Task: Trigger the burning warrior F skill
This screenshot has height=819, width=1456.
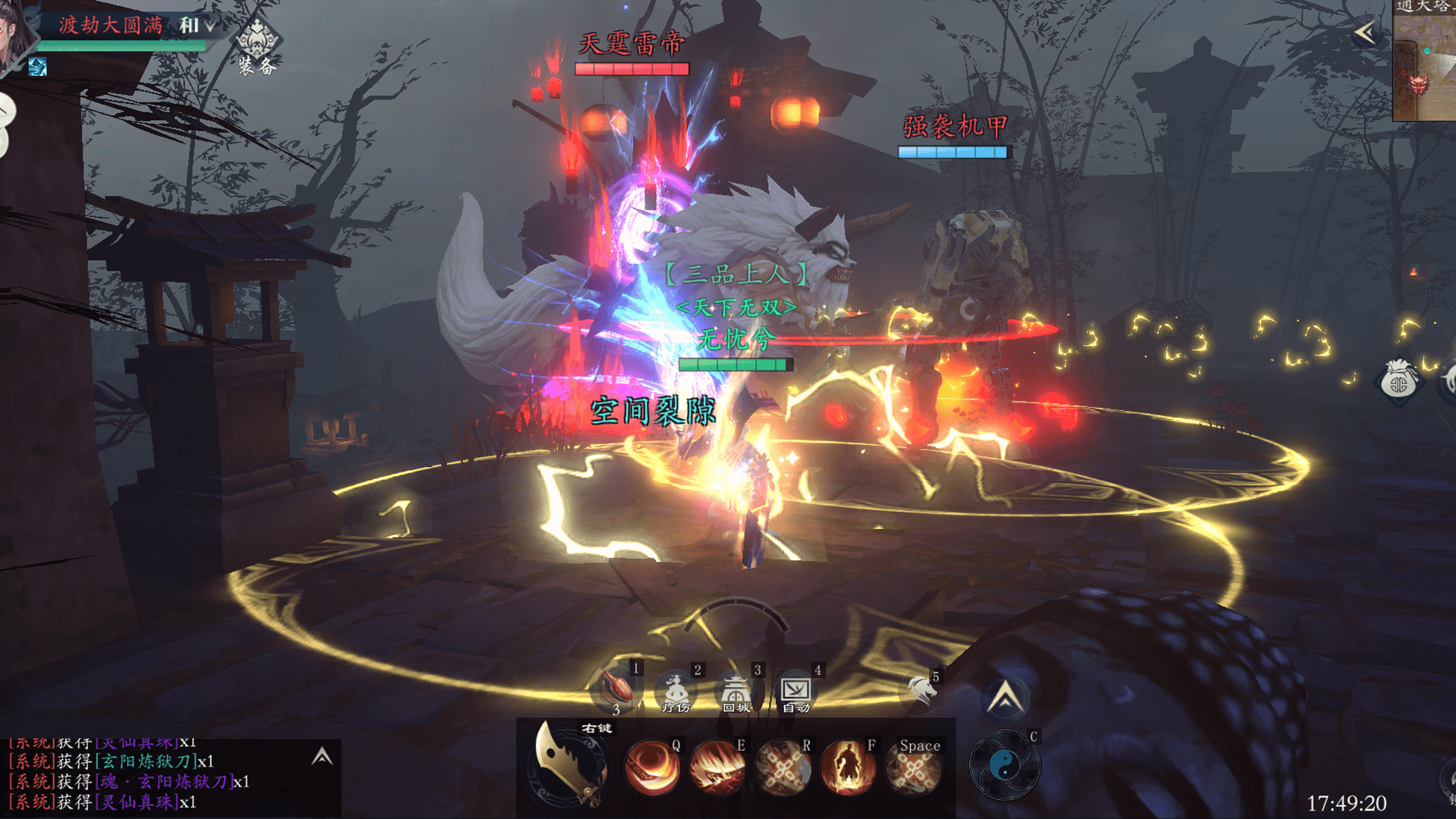Action: tap(848, 768)
